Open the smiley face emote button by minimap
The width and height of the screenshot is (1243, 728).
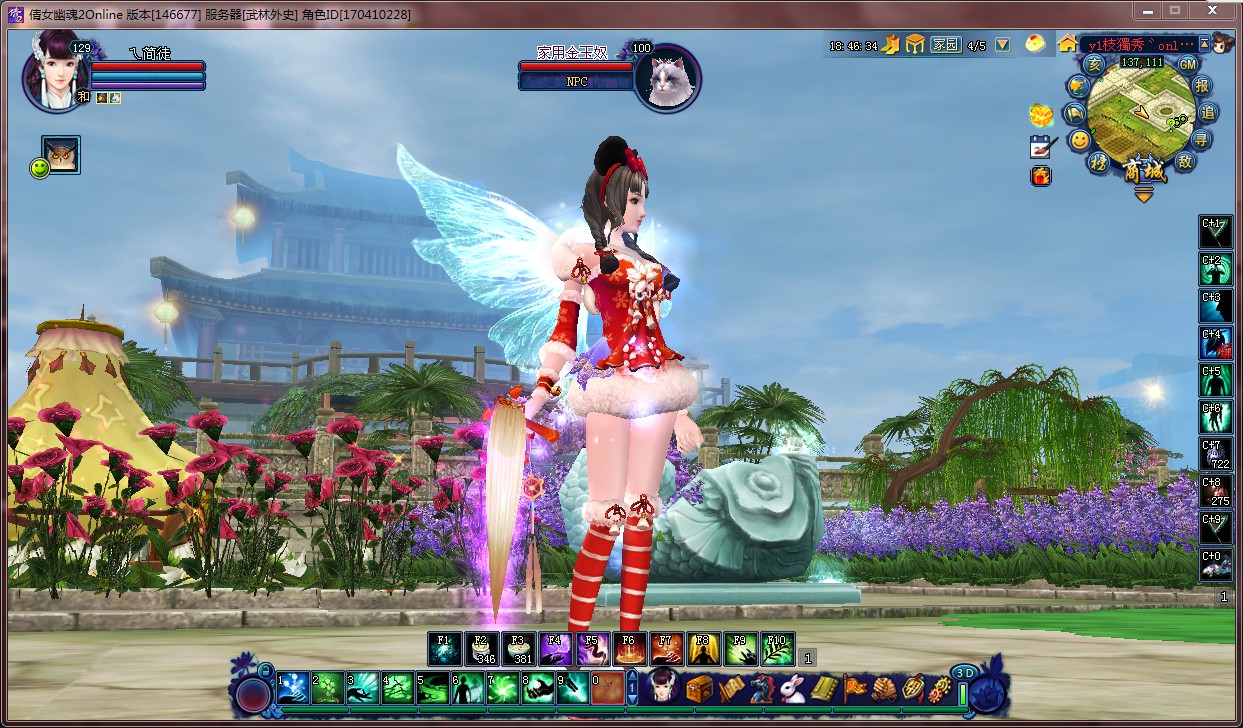pos(1080,141)
